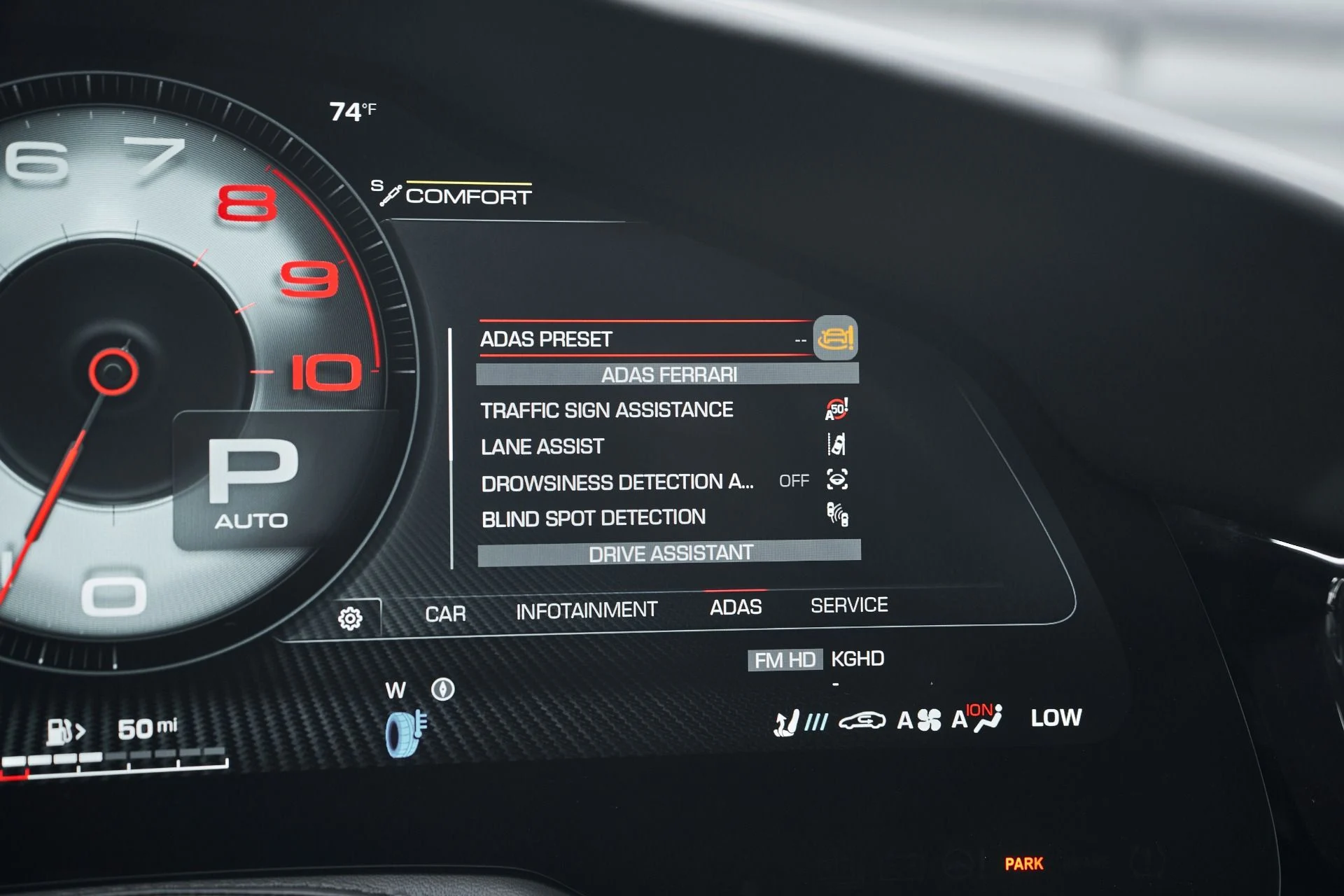Viewport: 1344px width, 896px height.
Task: Select the COMFORT drive mode label
Action: [x=468, y=196]
